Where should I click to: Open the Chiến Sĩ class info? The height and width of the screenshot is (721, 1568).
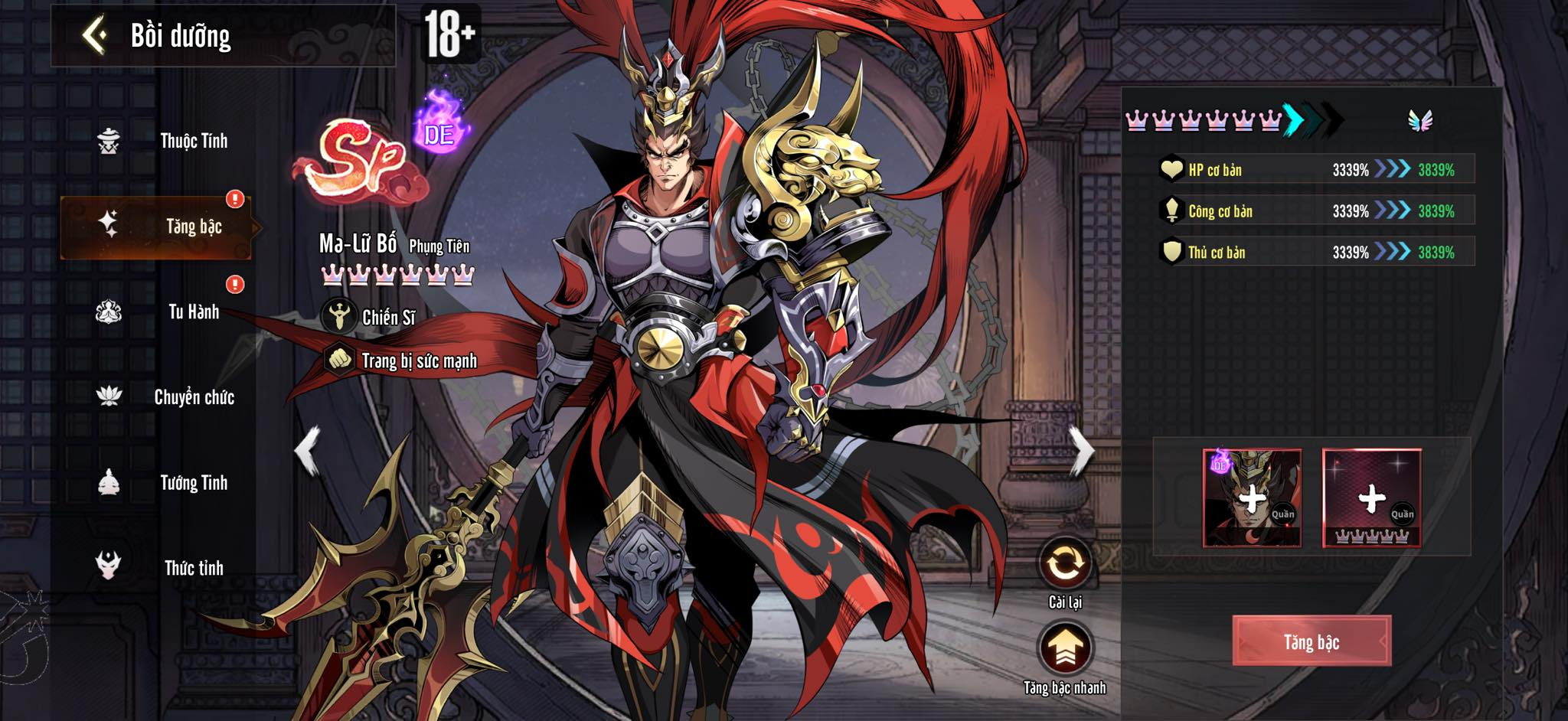click(371, 317)
